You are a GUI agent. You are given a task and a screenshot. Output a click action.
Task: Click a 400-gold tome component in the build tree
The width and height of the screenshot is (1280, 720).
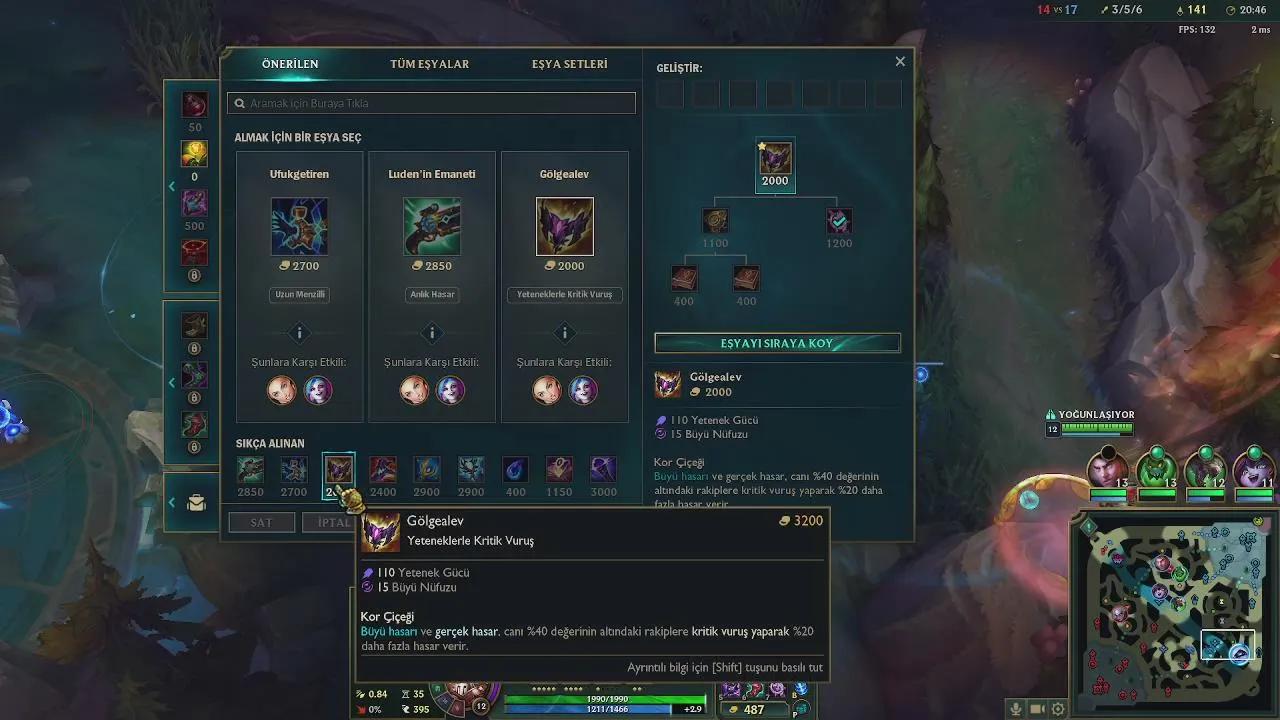(684, 278)
